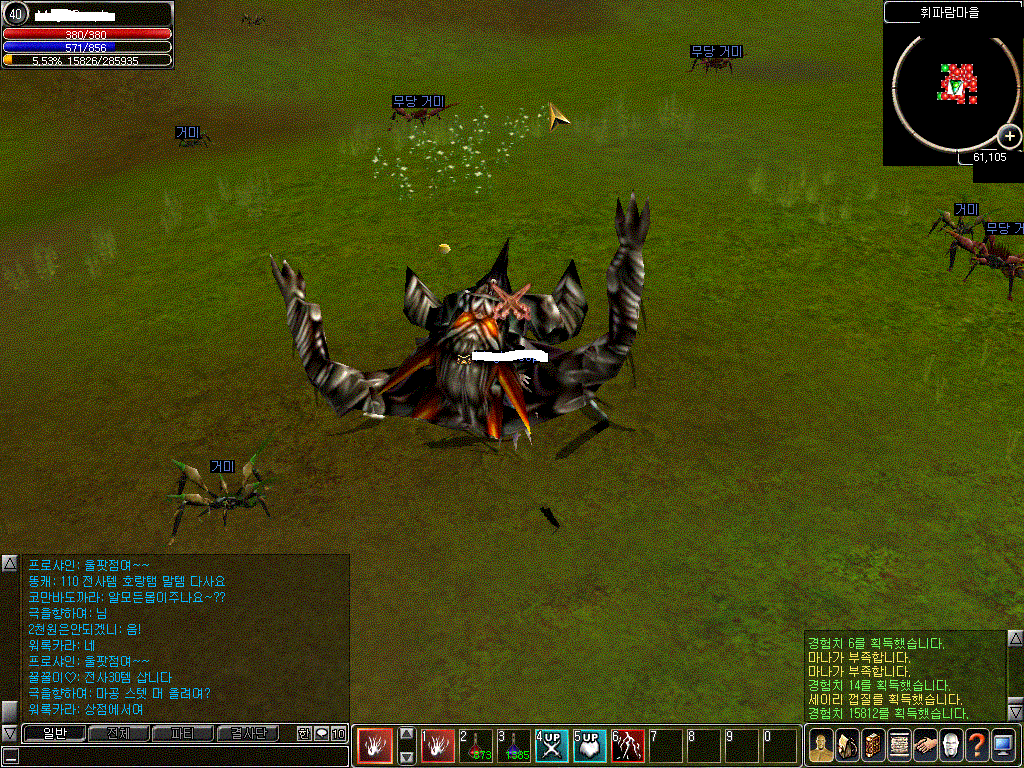This screenshot has width=1024, height=768.
Task: Select the 파티 chat tab
Action: click(182, 733)
